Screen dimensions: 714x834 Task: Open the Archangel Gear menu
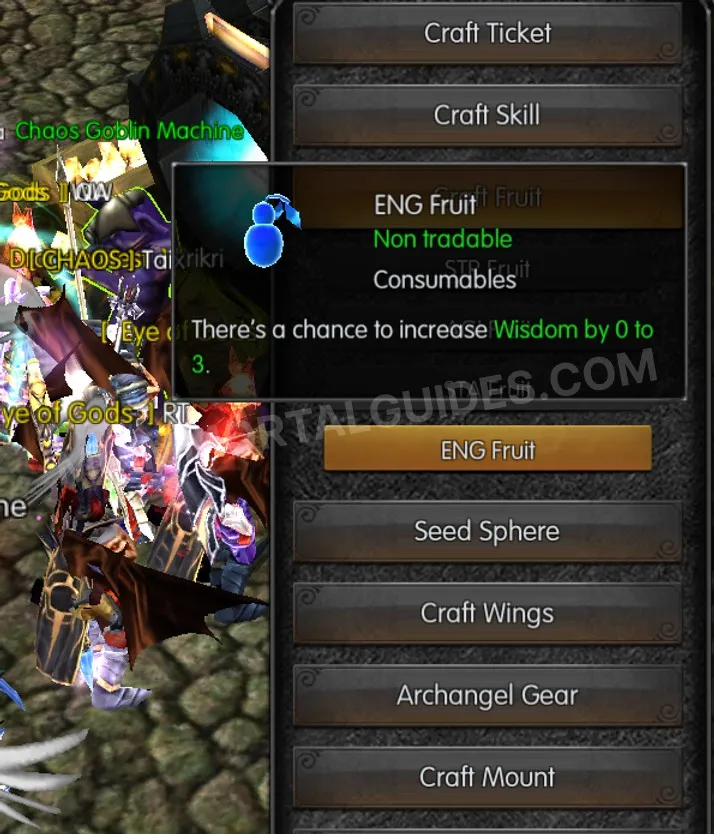pos(487,695)
